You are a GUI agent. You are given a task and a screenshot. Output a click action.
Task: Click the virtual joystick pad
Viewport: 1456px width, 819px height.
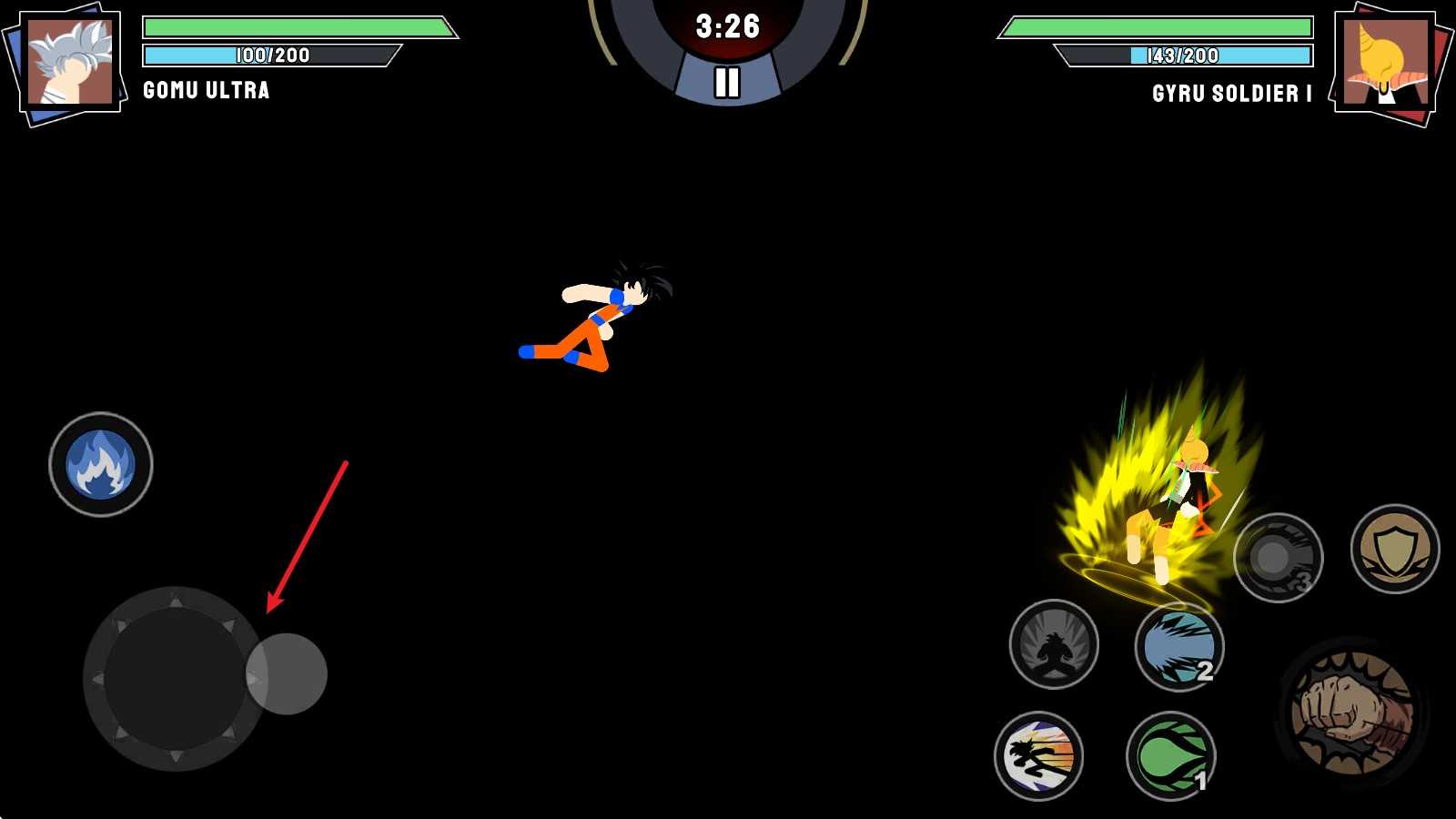175,679
